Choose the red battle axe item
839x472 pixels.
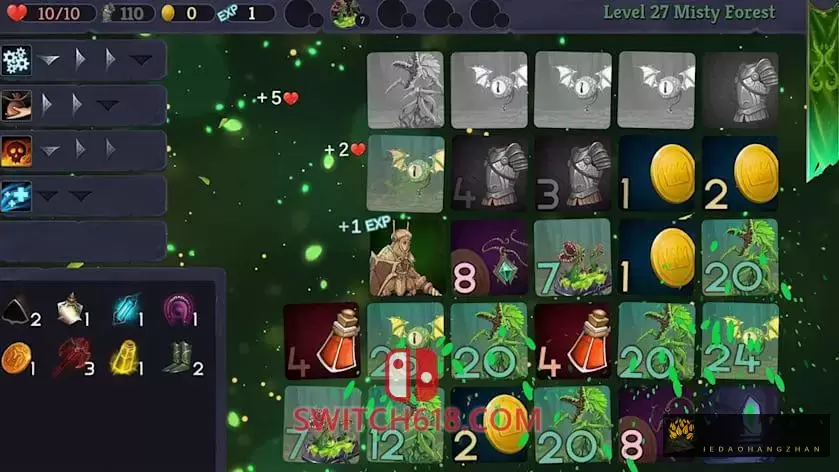tap(70, 356)
